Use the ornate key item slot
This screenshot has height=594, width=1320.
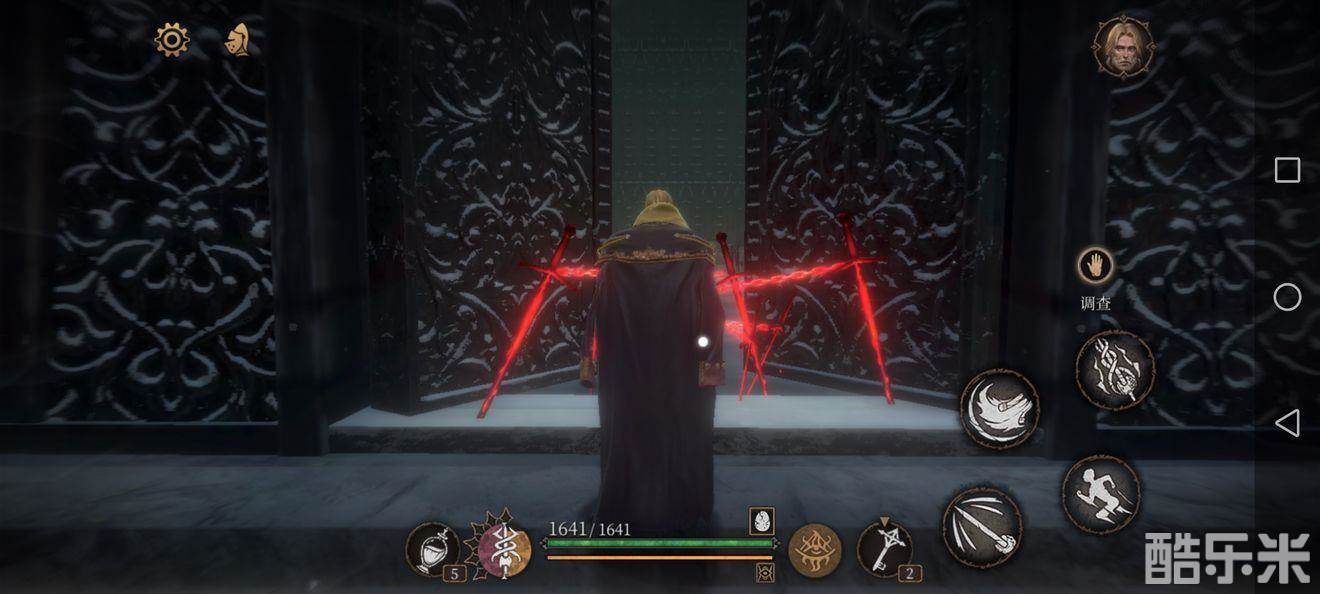[884, 548]
